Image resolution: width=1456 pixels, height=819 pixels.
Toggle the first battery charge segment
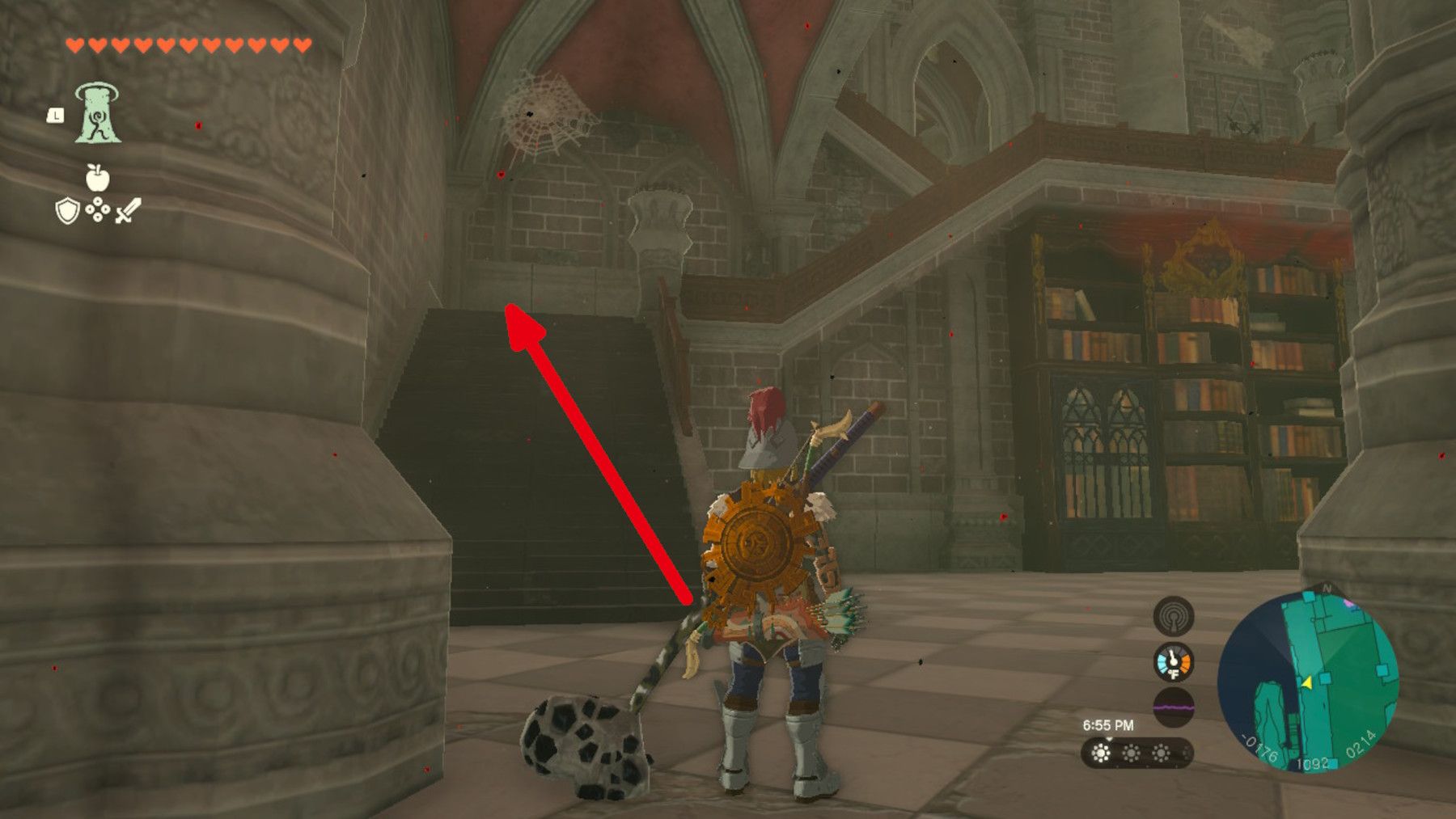1101,752
